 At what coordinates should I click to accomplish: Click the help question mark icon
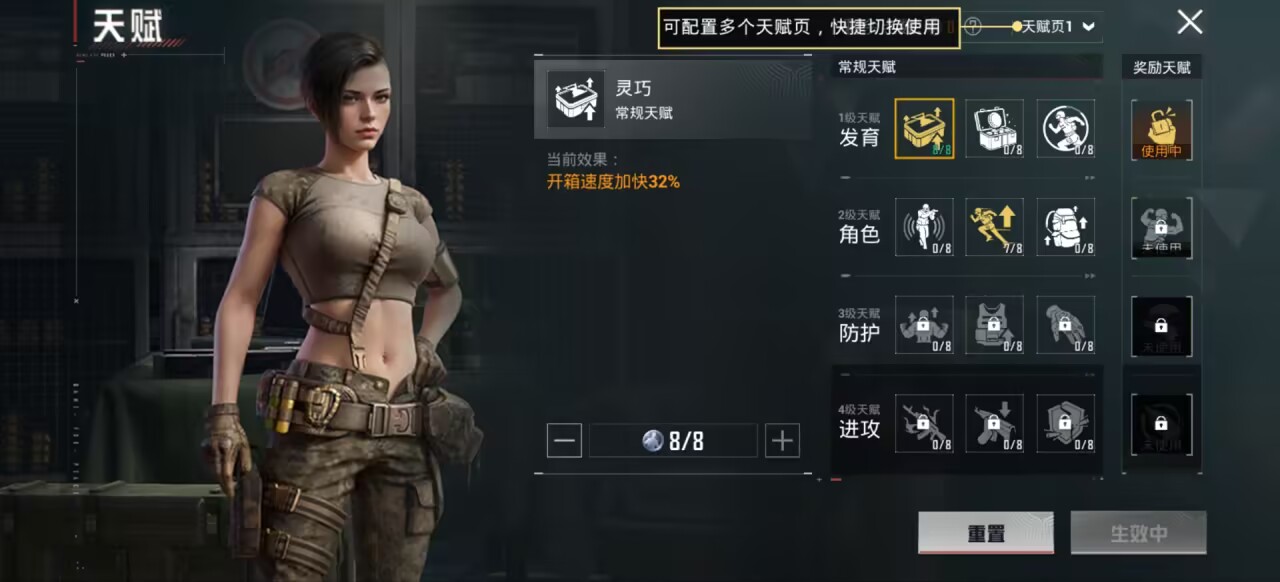(973, 28)
